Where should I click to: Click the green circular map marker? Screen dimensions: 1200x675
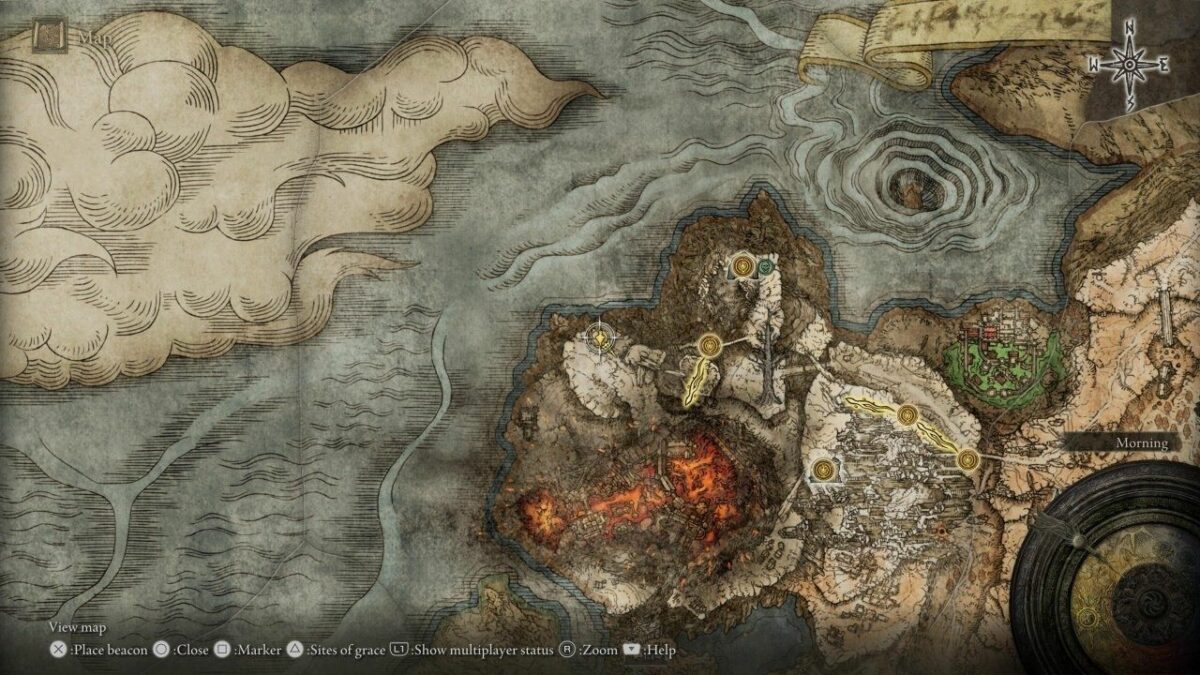coord(767,267)
